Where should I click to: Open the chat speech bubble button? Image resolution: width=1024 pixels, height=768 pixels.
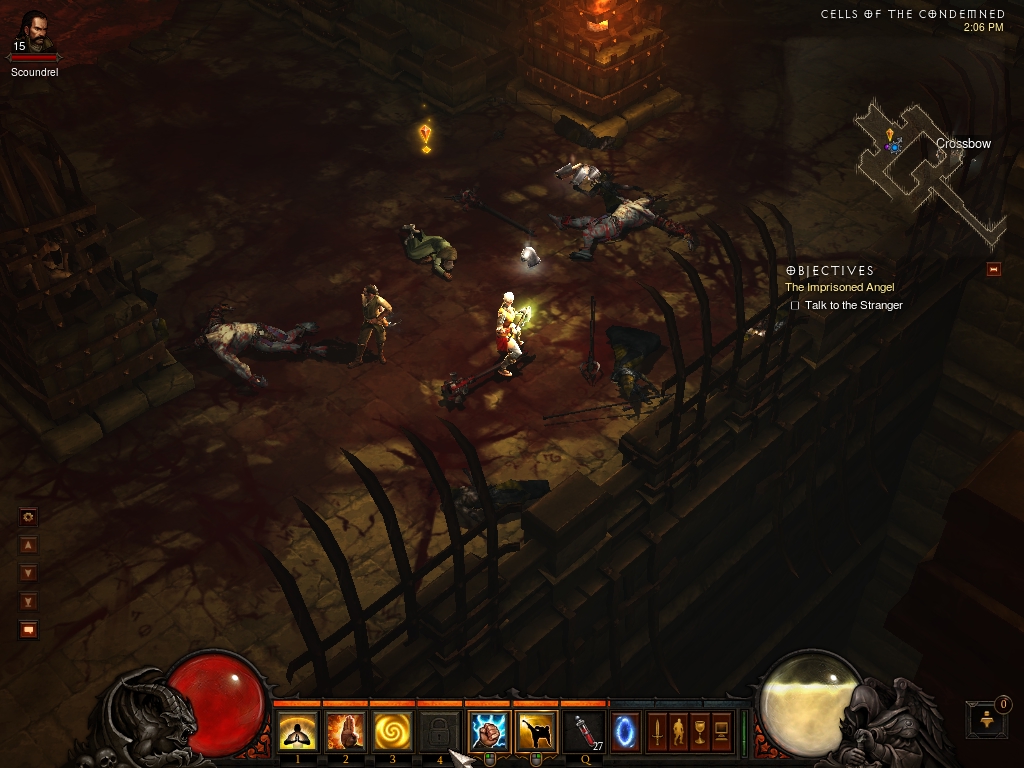pos(28,630)
